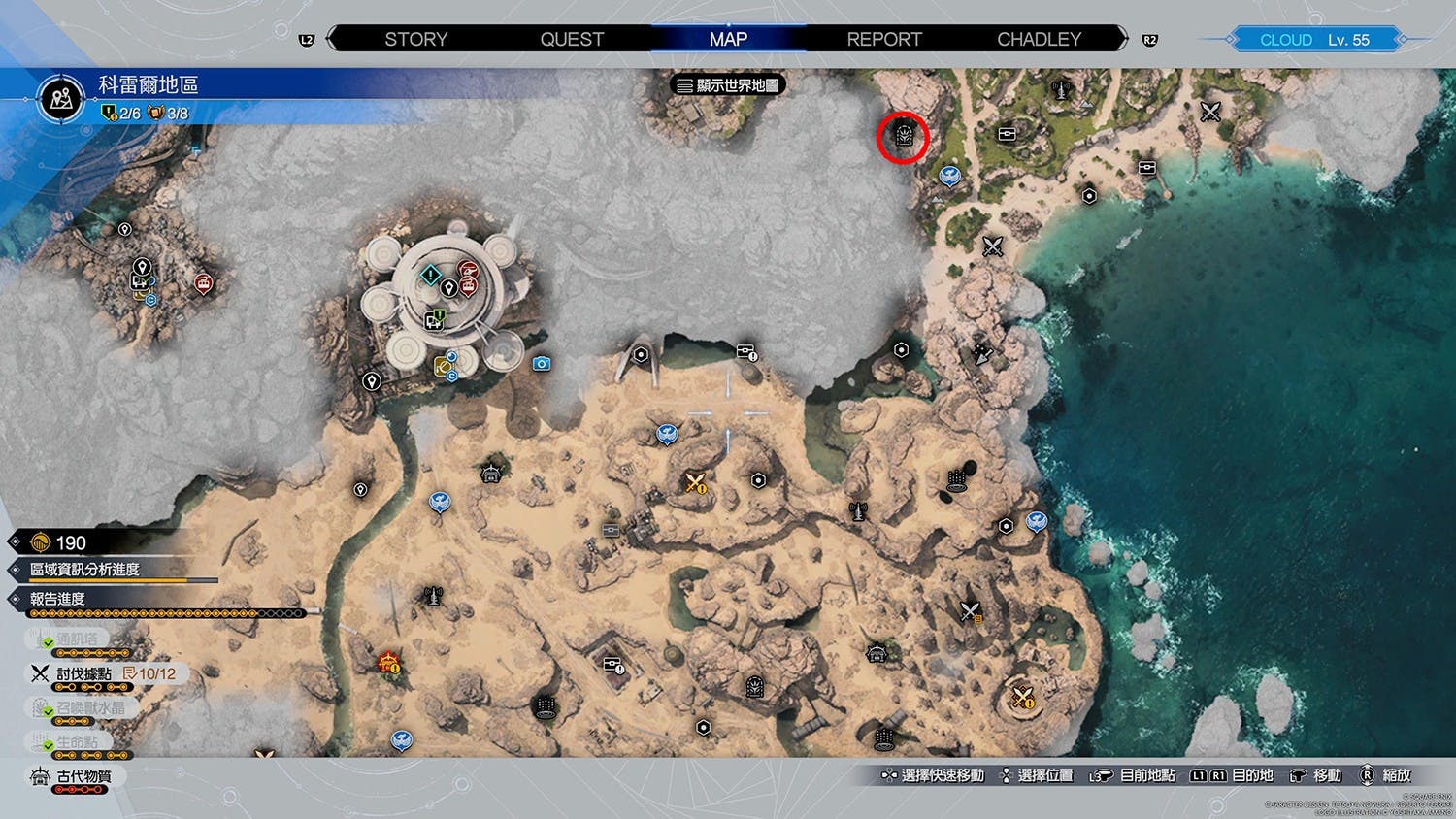Choose the 生命點 legend entry
This screenshot has height=819, width=1456.
pos(77,742)
